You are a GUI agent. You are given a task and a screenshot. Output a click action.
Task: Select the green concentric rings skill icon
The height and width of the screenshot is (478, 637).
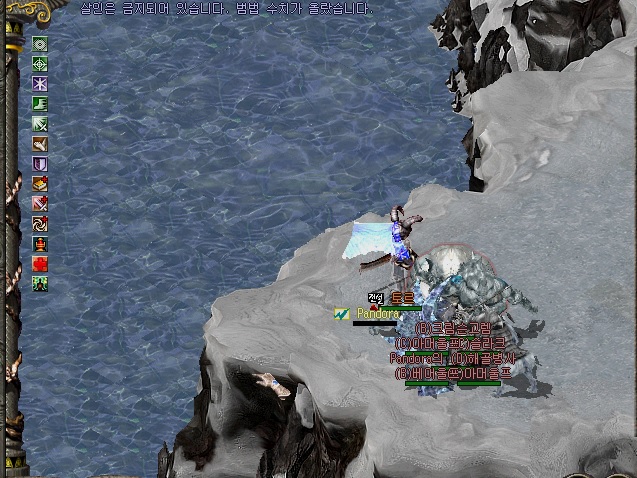[x=40, y=44]
